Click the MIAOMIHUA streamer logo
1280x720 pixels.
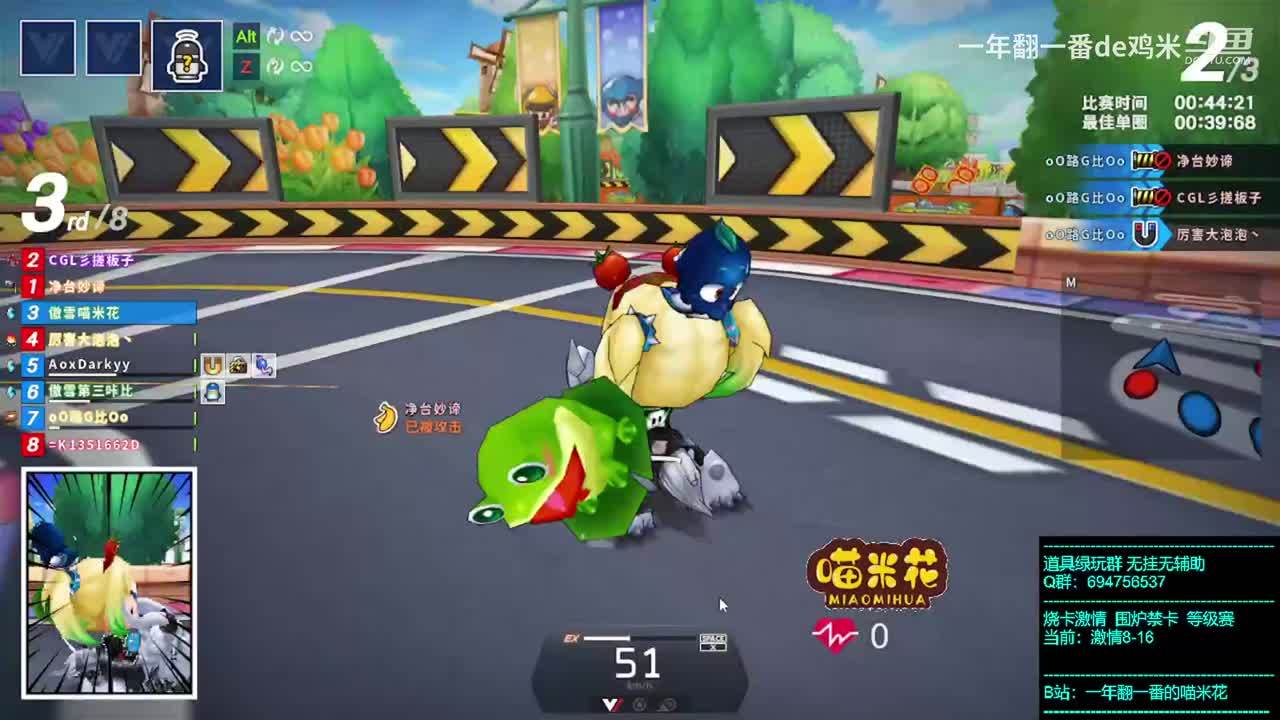(877, 574)
